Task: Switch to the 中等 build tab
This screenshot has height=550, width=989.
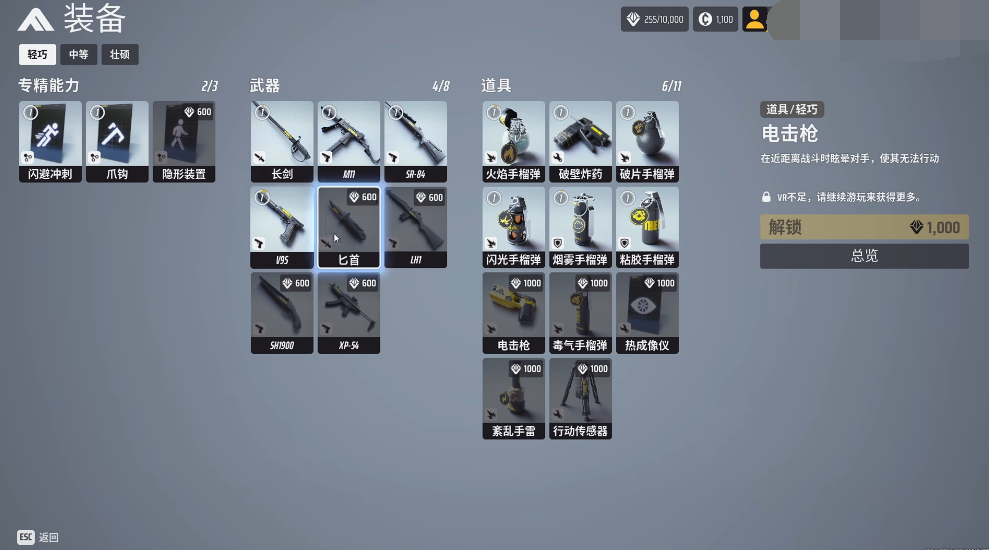Action: [x=78, y=55]
